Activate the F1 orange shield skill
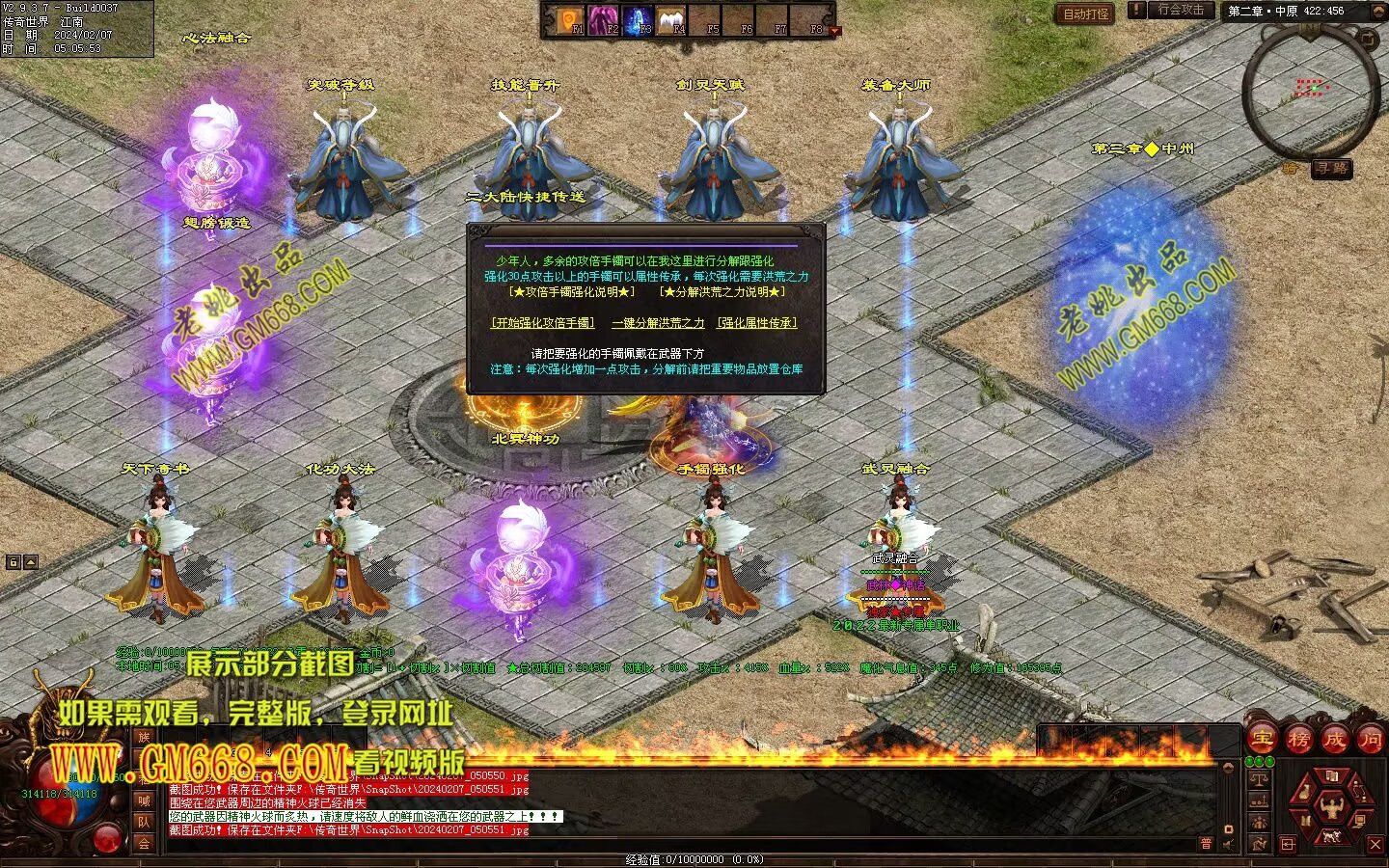The image size is (1389, 868). pyautogui.click(x=571, y=19)
